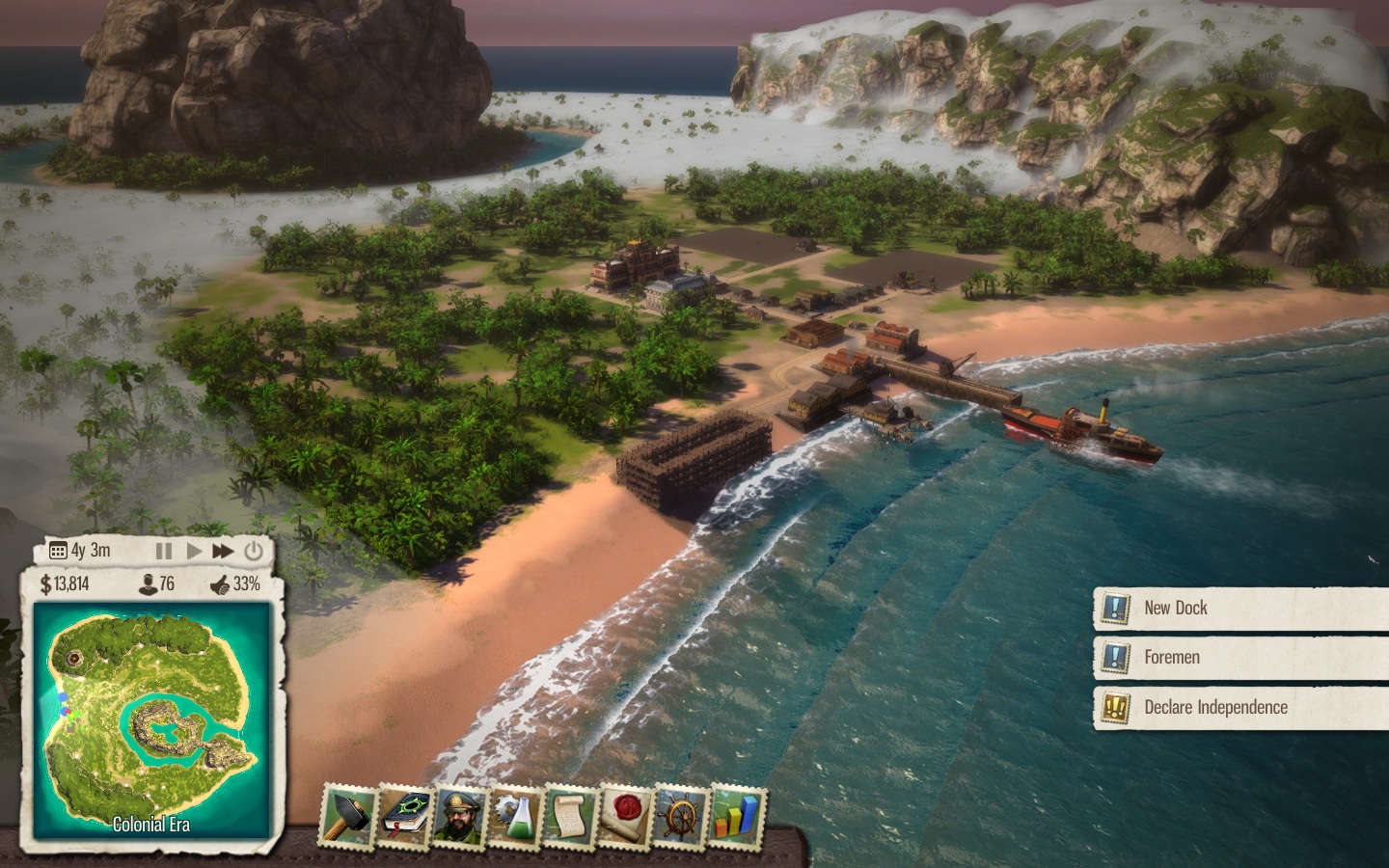Pause the game simulation

(x=164, y=551)
